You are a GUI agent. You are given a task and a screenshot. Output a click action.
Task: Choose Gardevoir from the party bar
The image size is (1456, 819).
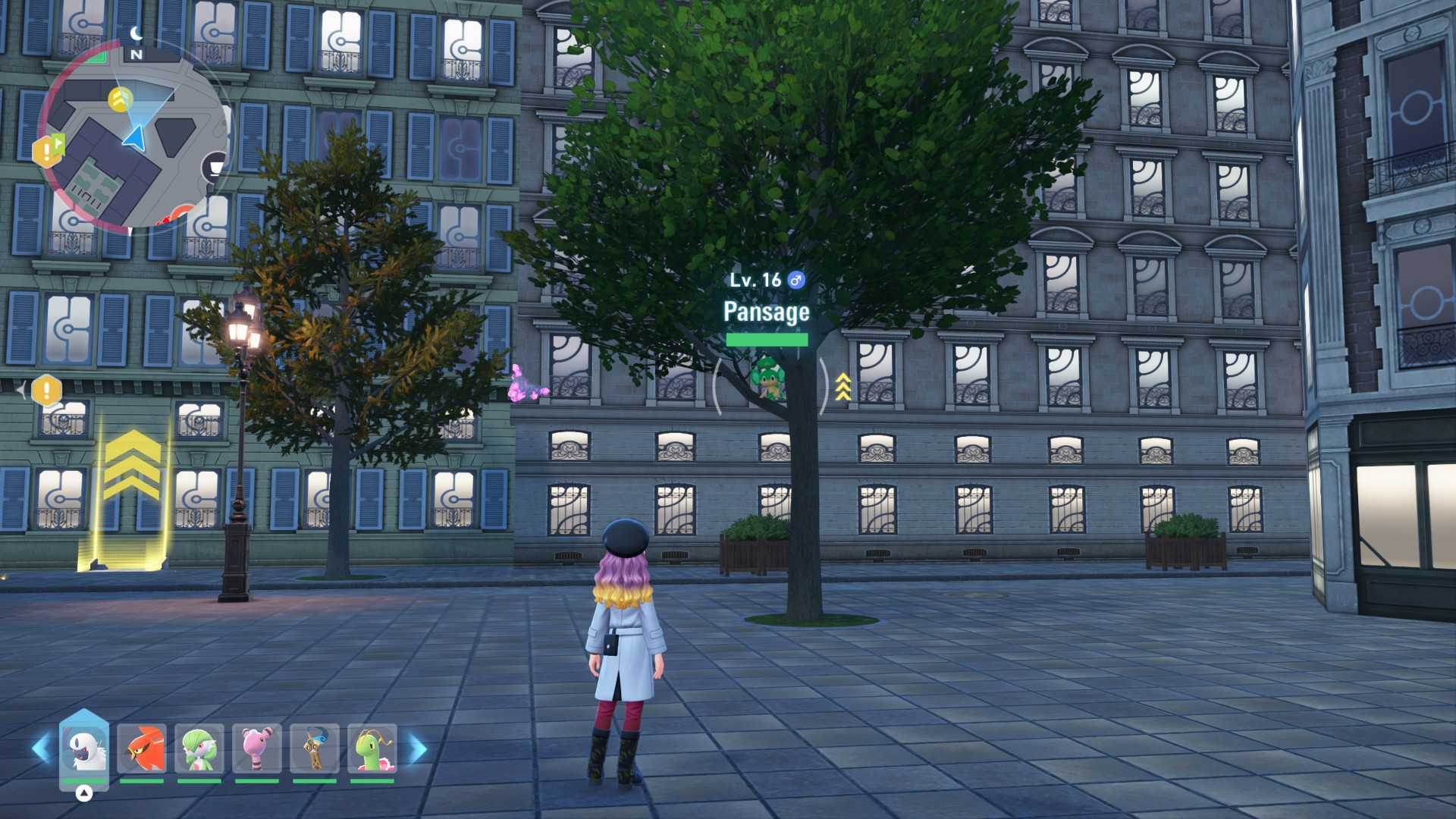pos(199,748)
